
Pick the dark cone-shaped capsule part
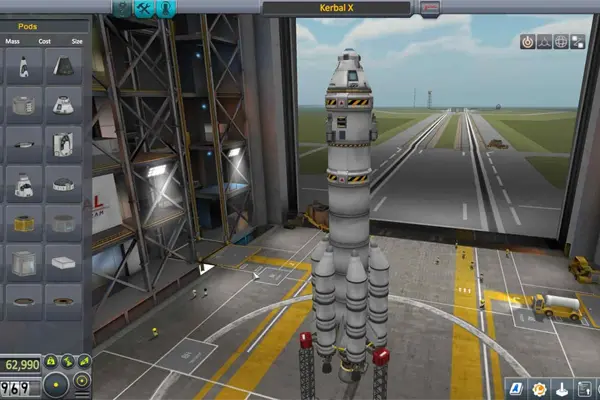pyautogui.click(x=62, y=66)
